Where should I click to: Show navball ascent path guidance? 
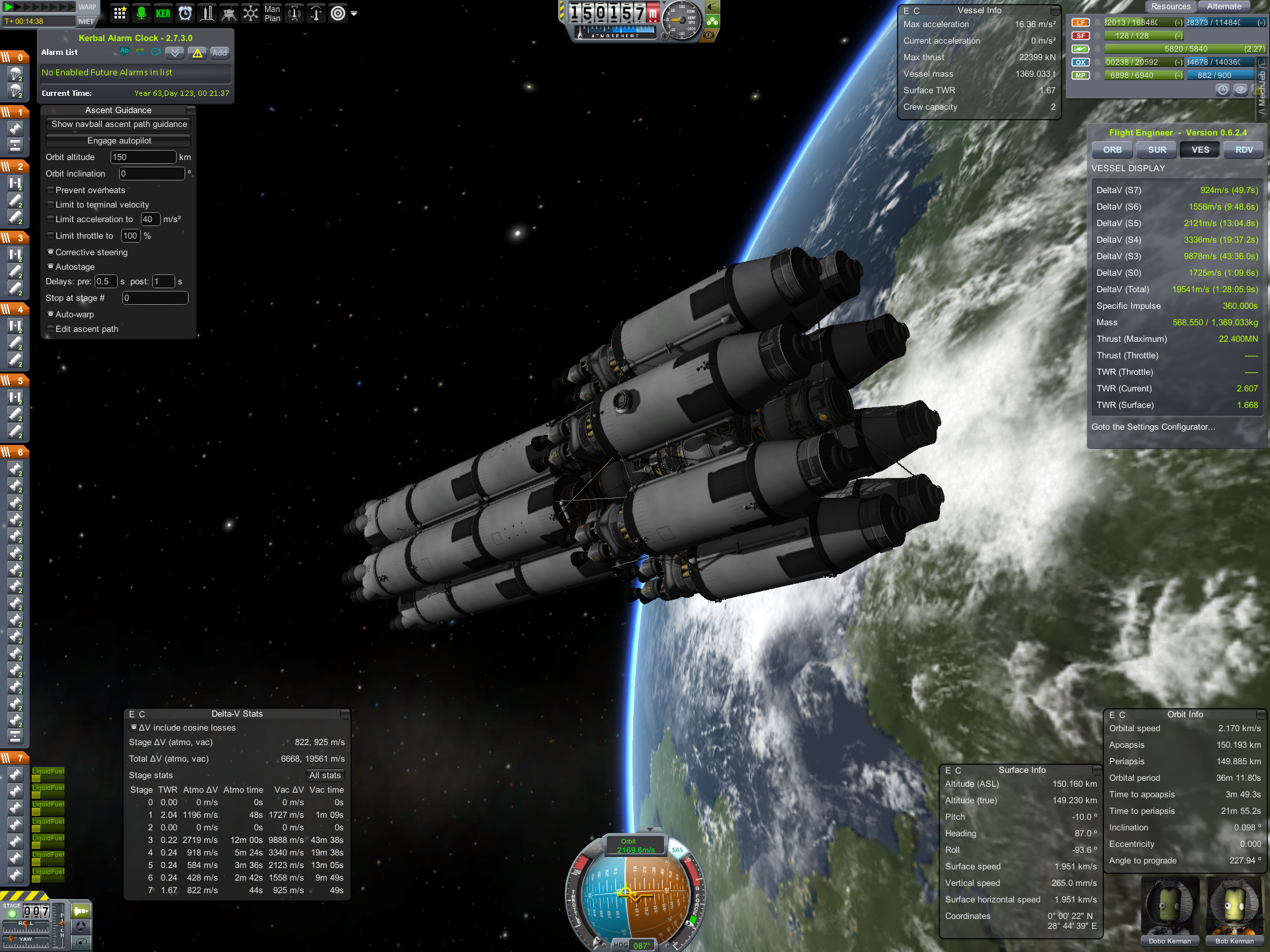(x=119, y=124)
